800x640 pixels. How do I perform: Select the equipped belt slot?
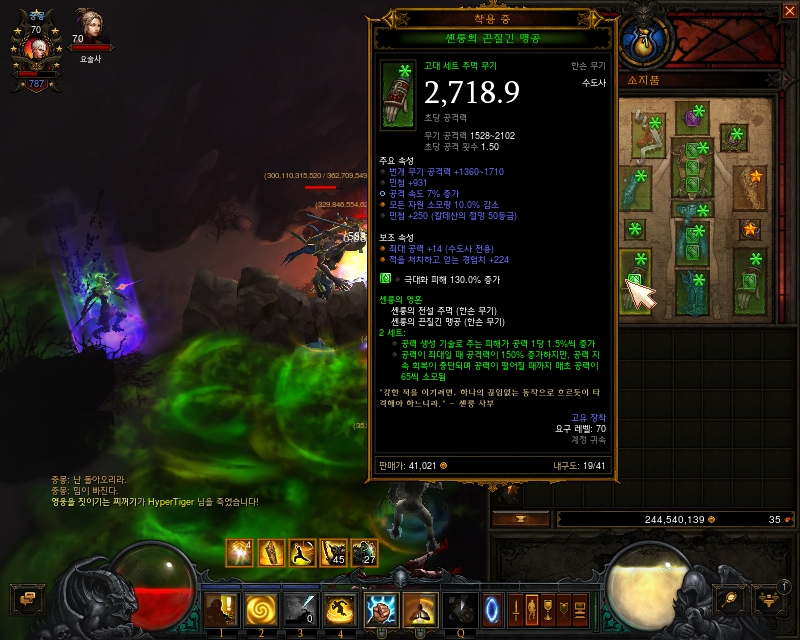[692, 208]
